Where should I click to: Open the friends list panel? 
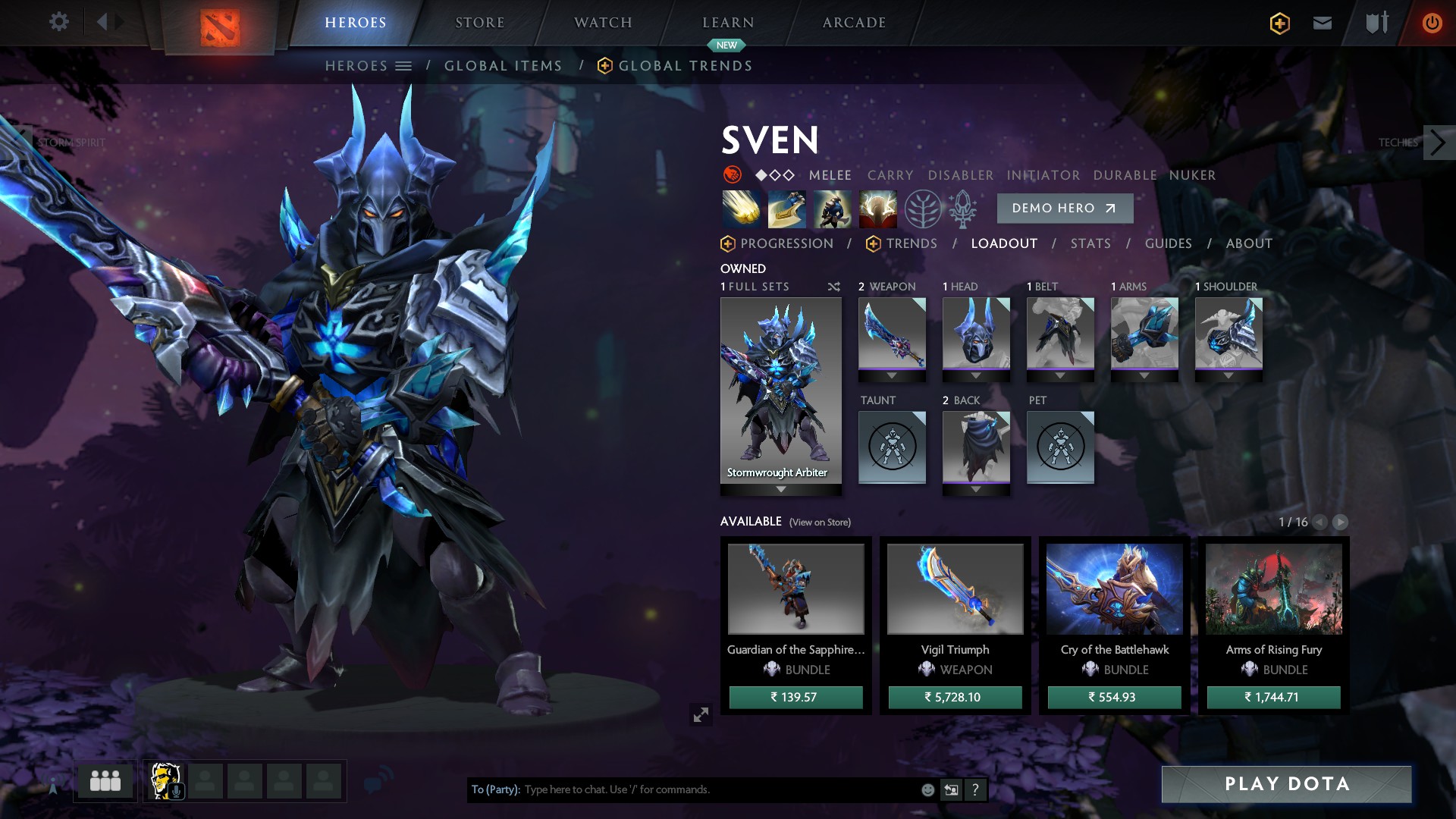104,780
